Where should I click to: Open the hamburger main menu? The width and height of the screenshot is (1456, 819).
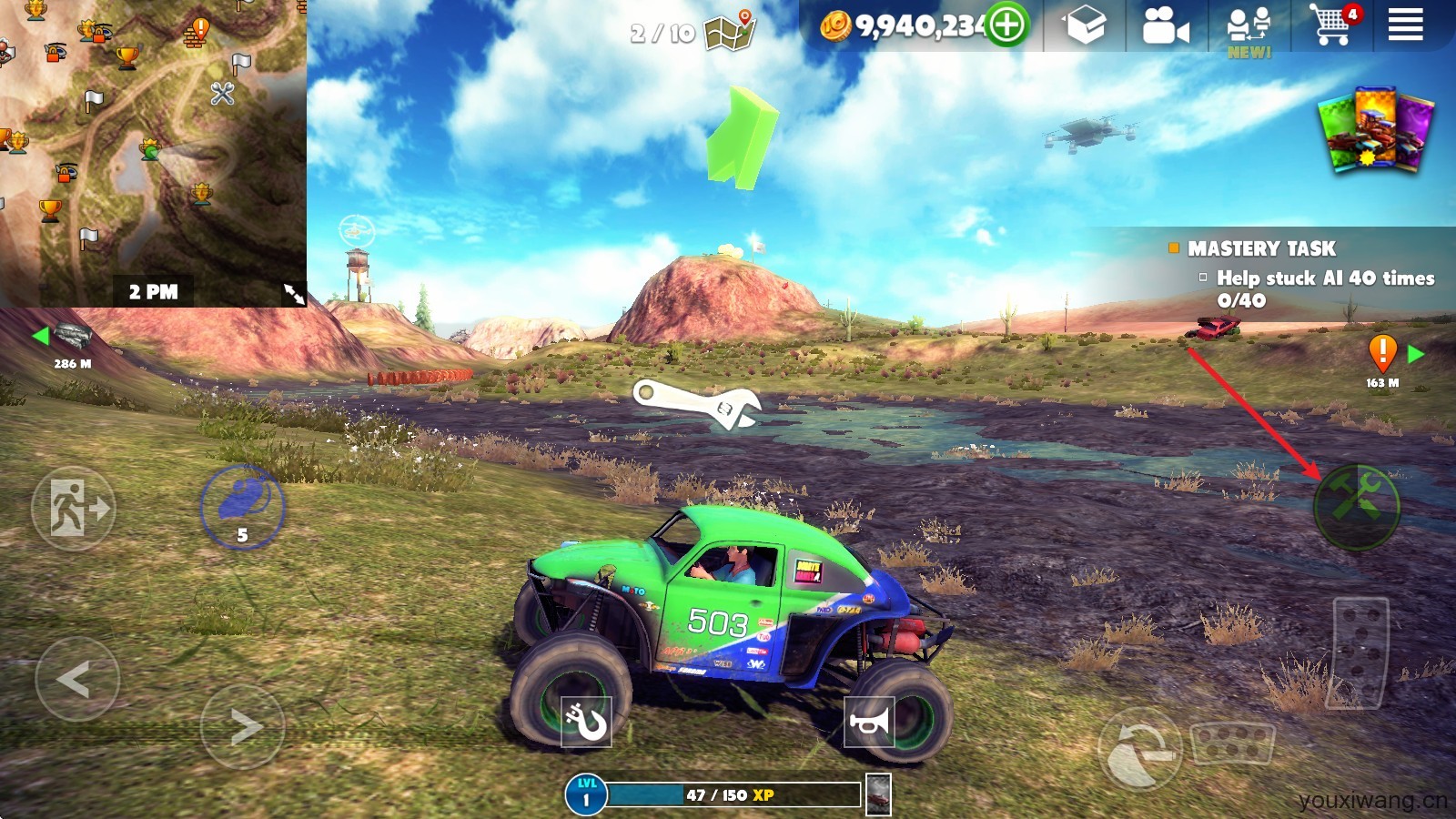[x=1405, y=25]
